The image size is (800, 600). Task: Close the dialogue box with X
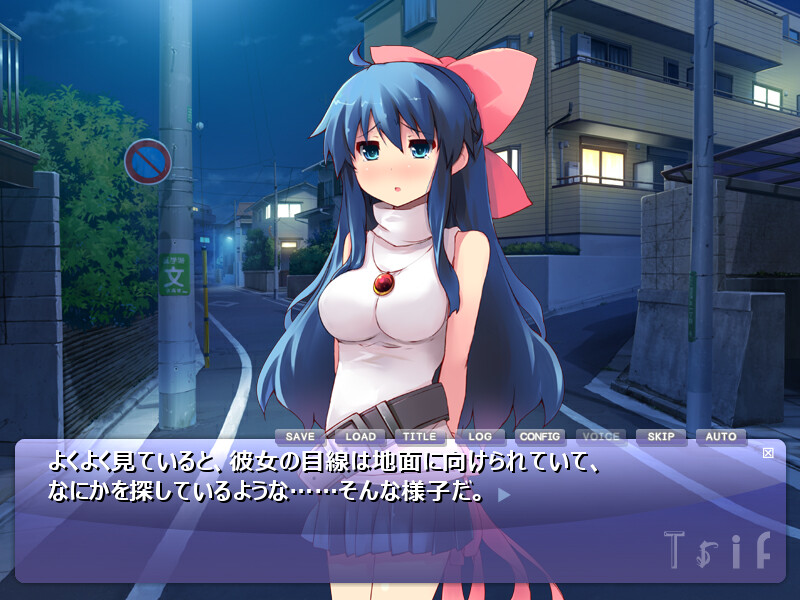coord(768,453)
